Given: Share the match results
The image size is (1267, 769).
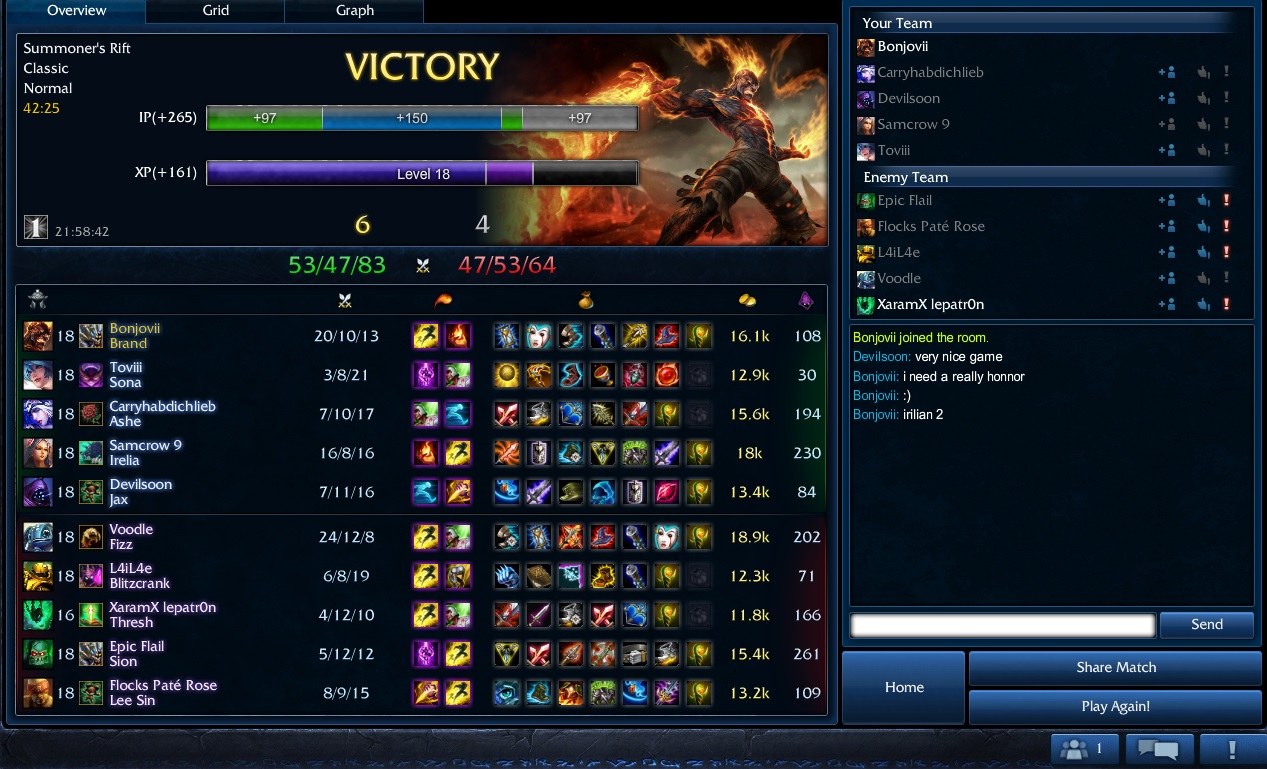Looking at the screenshot, I should [1116, 667].
